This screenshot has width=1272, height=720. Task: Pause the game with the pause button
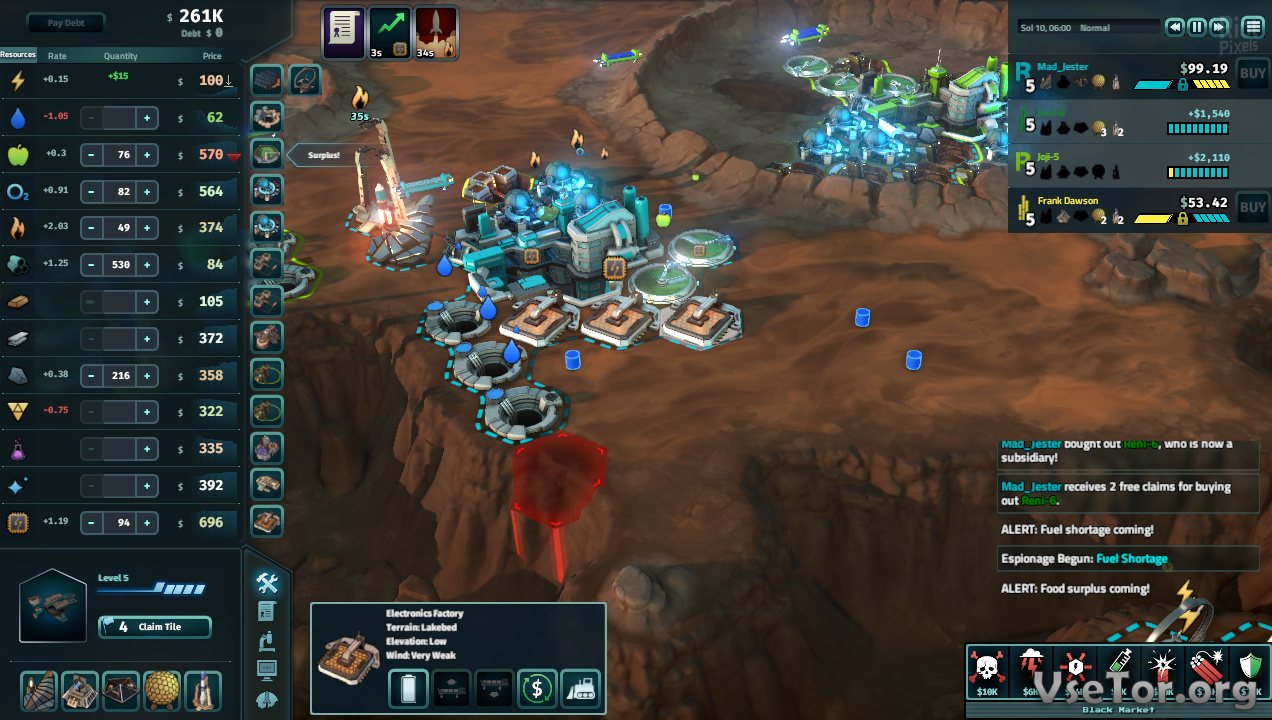1197,27
